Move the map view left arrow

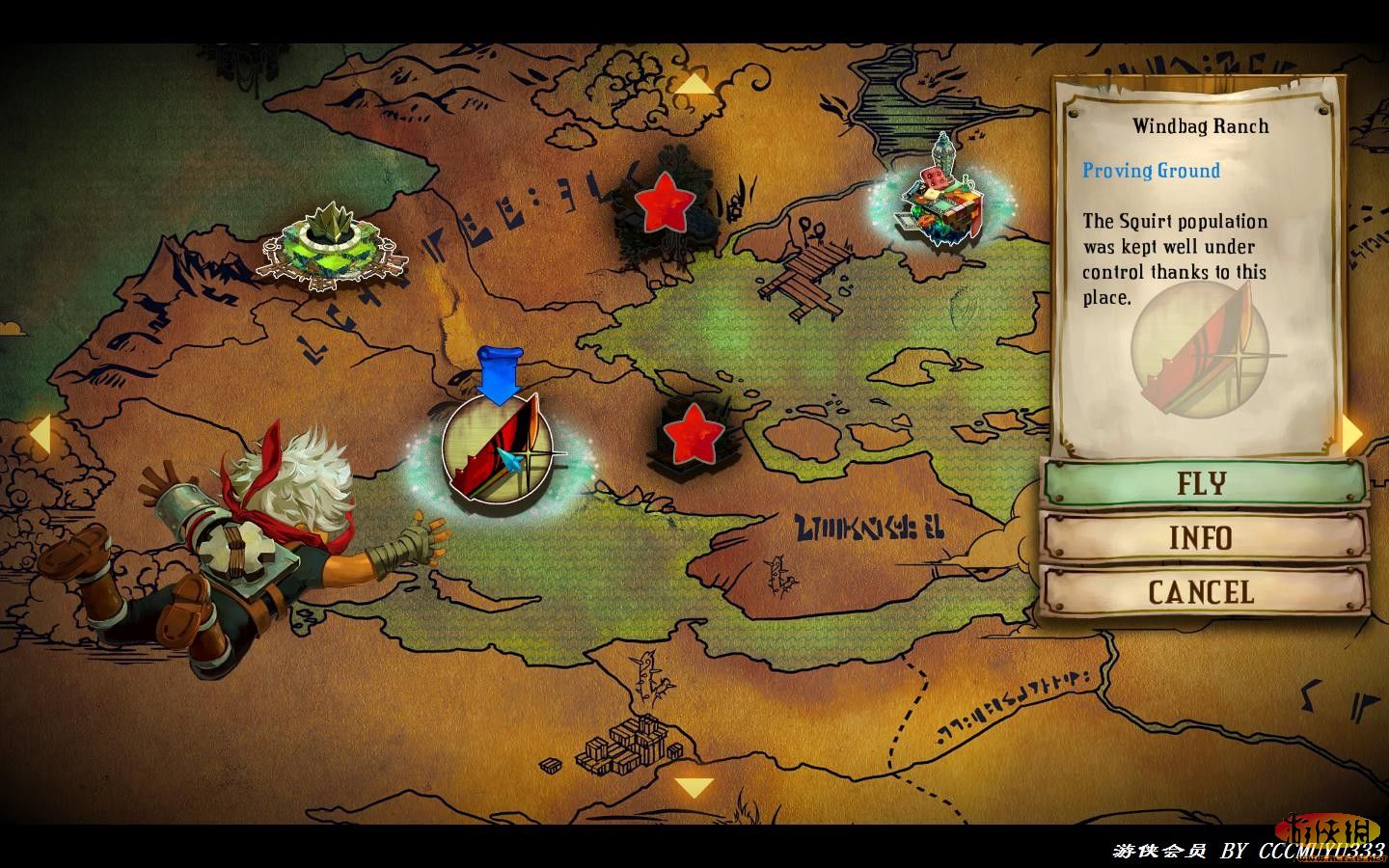point(39,434)
